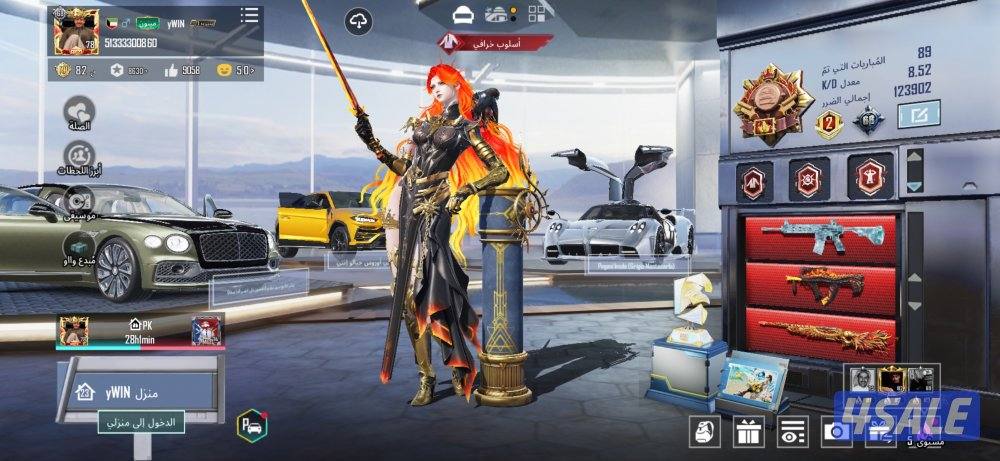Toggle the eye visibility button

(x=791, y=432)
